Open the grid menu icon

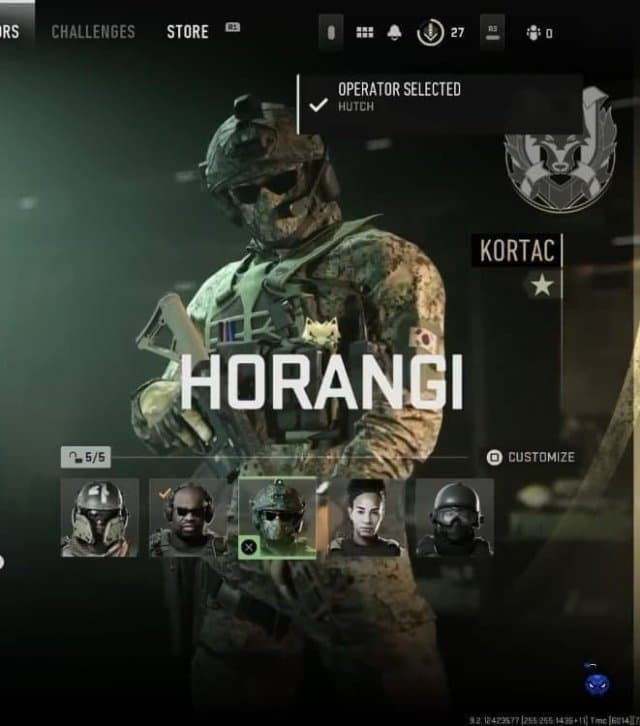tap(365, 33)
